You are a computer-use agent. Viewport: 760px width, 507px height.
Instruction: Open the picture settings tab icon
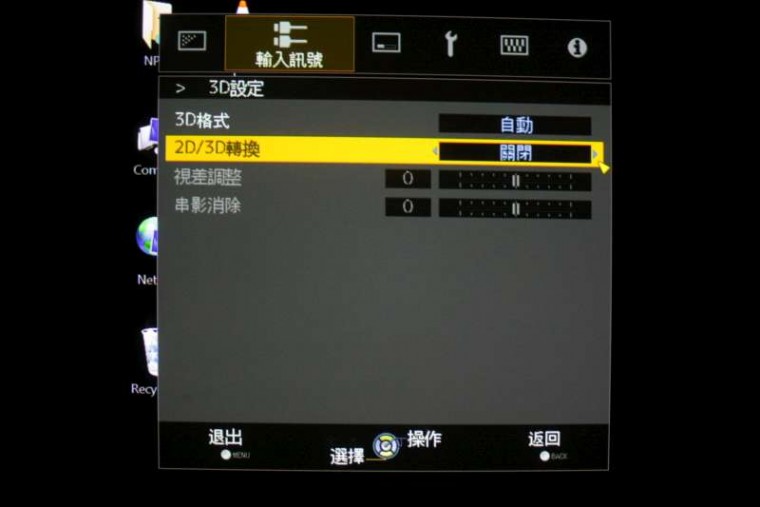coord(192,41)
